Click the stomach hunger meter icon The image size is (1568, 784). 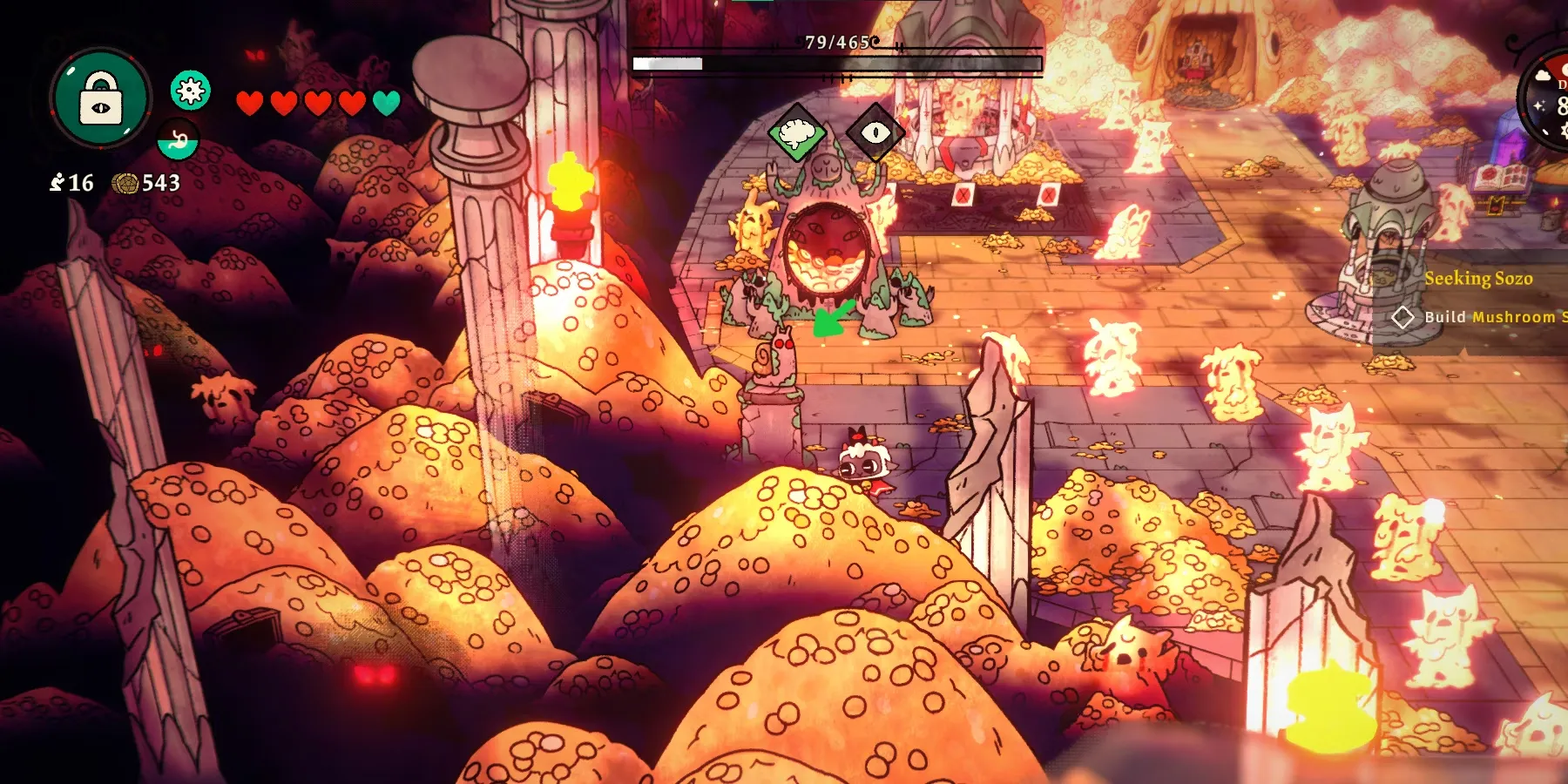click(179, 140)
